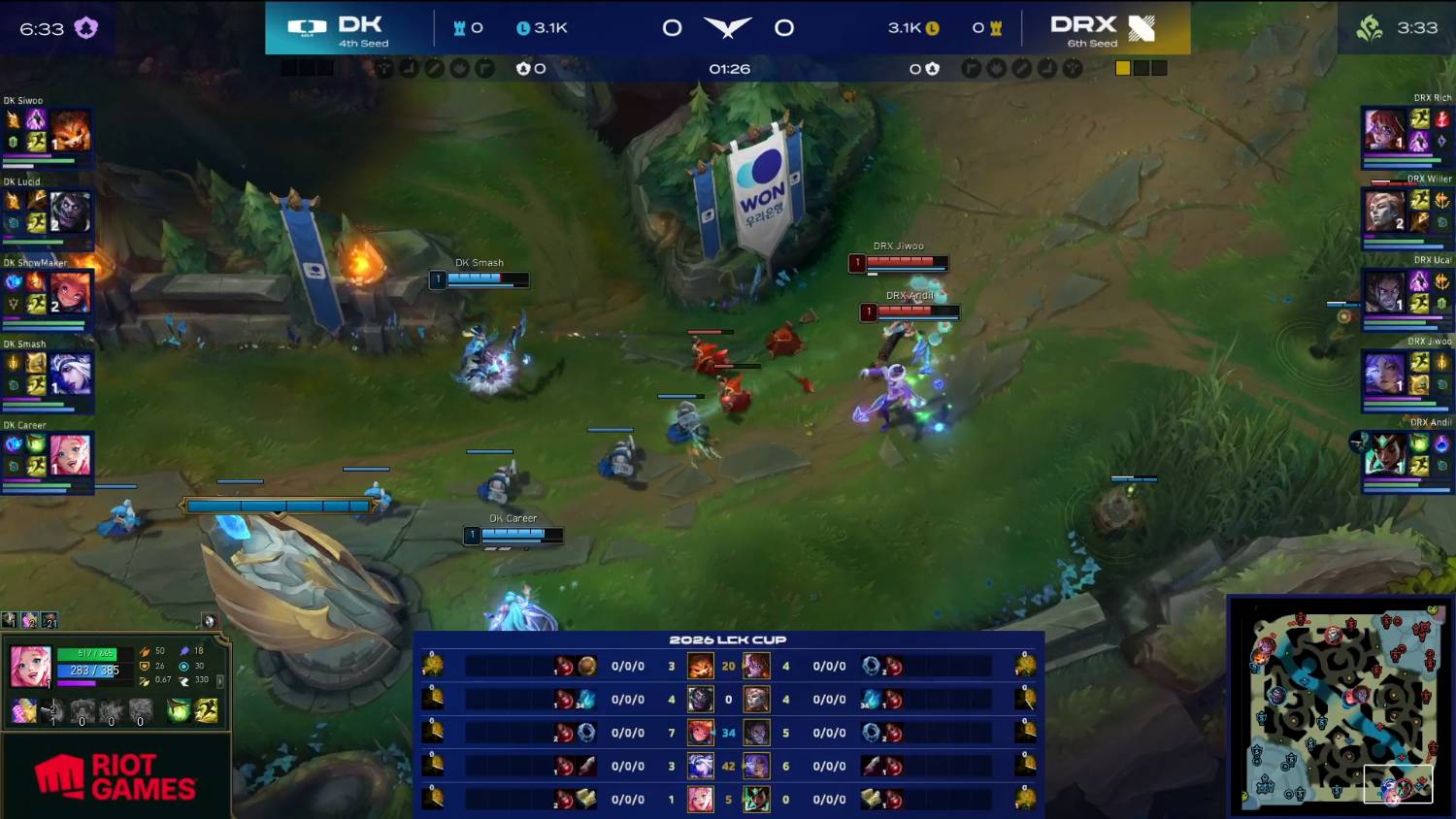Click the pink-haired champion portrait in the stats panel
Screen dimensions: 1456x819
pyautogui.click(x=30, y=667)
